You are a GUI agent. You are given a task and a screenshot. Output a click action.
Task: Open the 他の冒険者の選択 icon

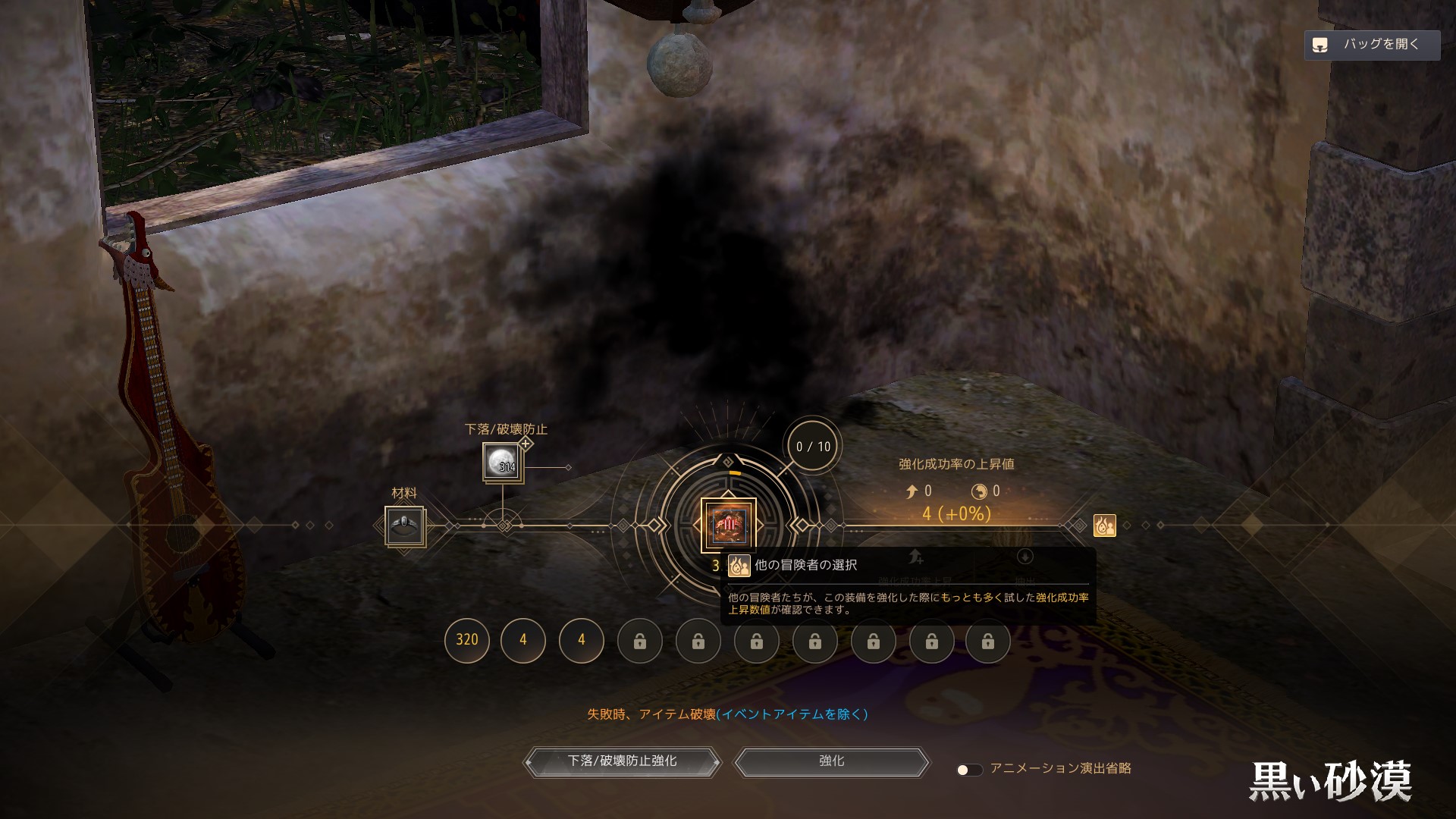pos(1104,525)
